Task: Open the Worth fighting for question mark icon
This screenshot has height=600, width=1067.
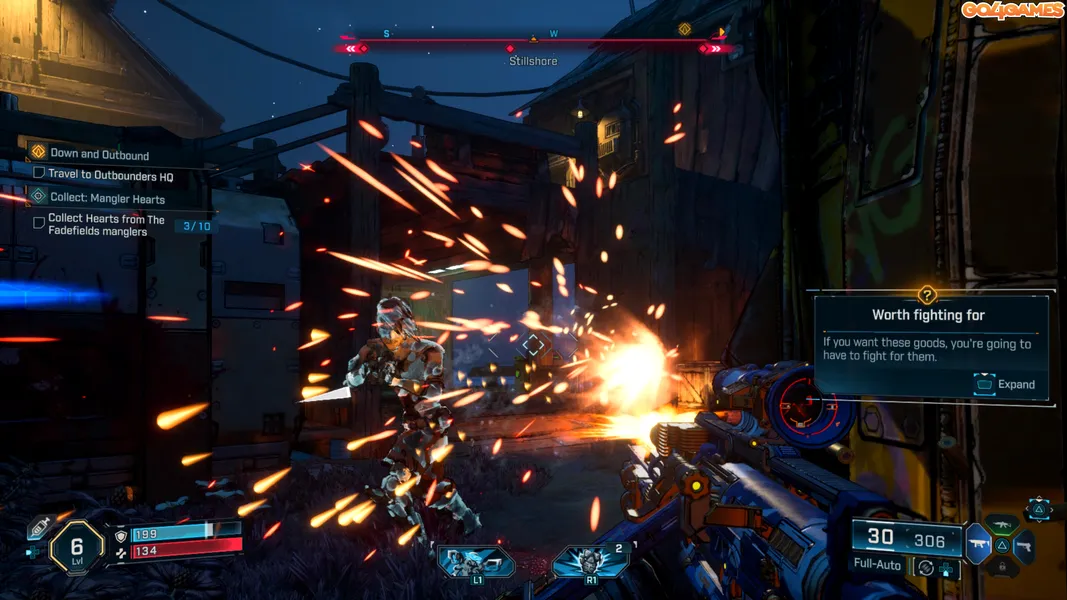Action: [927, 295]
